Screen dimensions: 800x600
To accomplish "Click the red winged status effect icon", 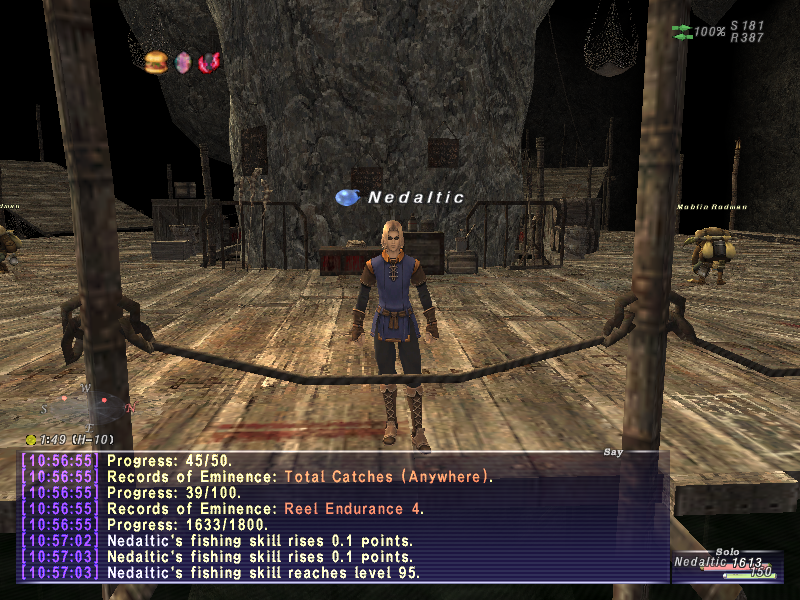I will (208, 62).
